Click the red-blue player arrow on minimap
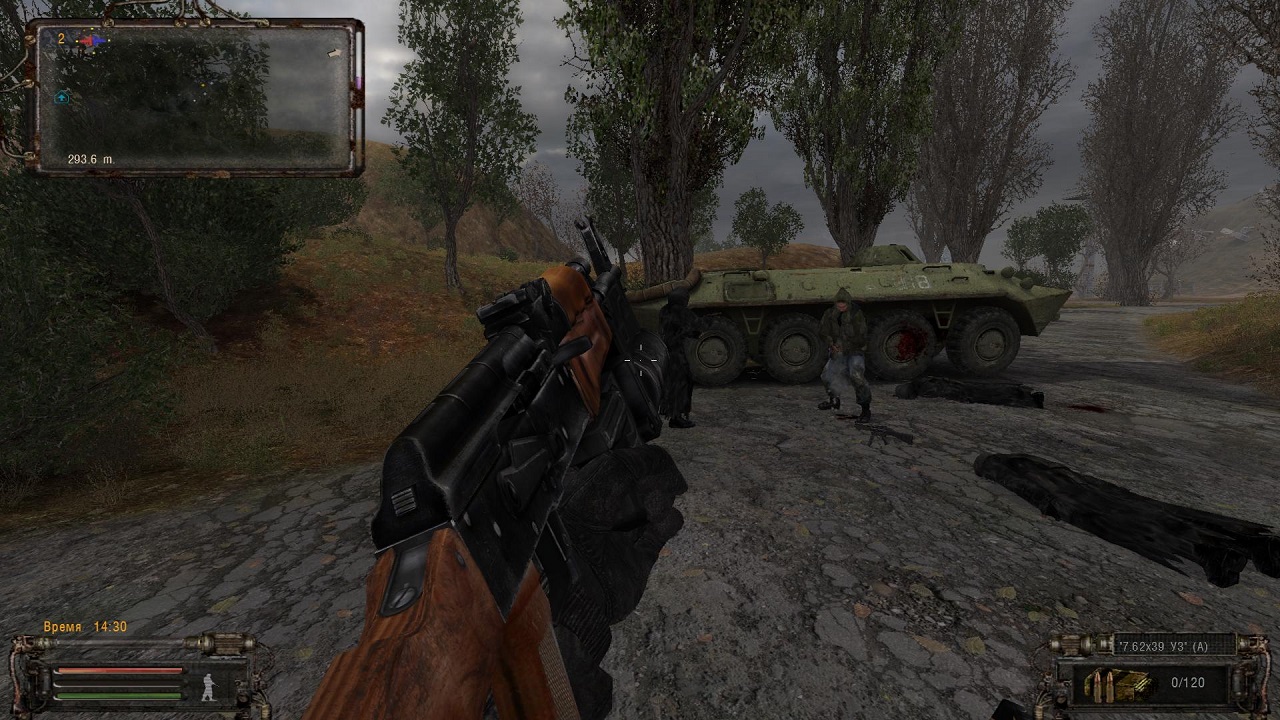 coord(91,41)
